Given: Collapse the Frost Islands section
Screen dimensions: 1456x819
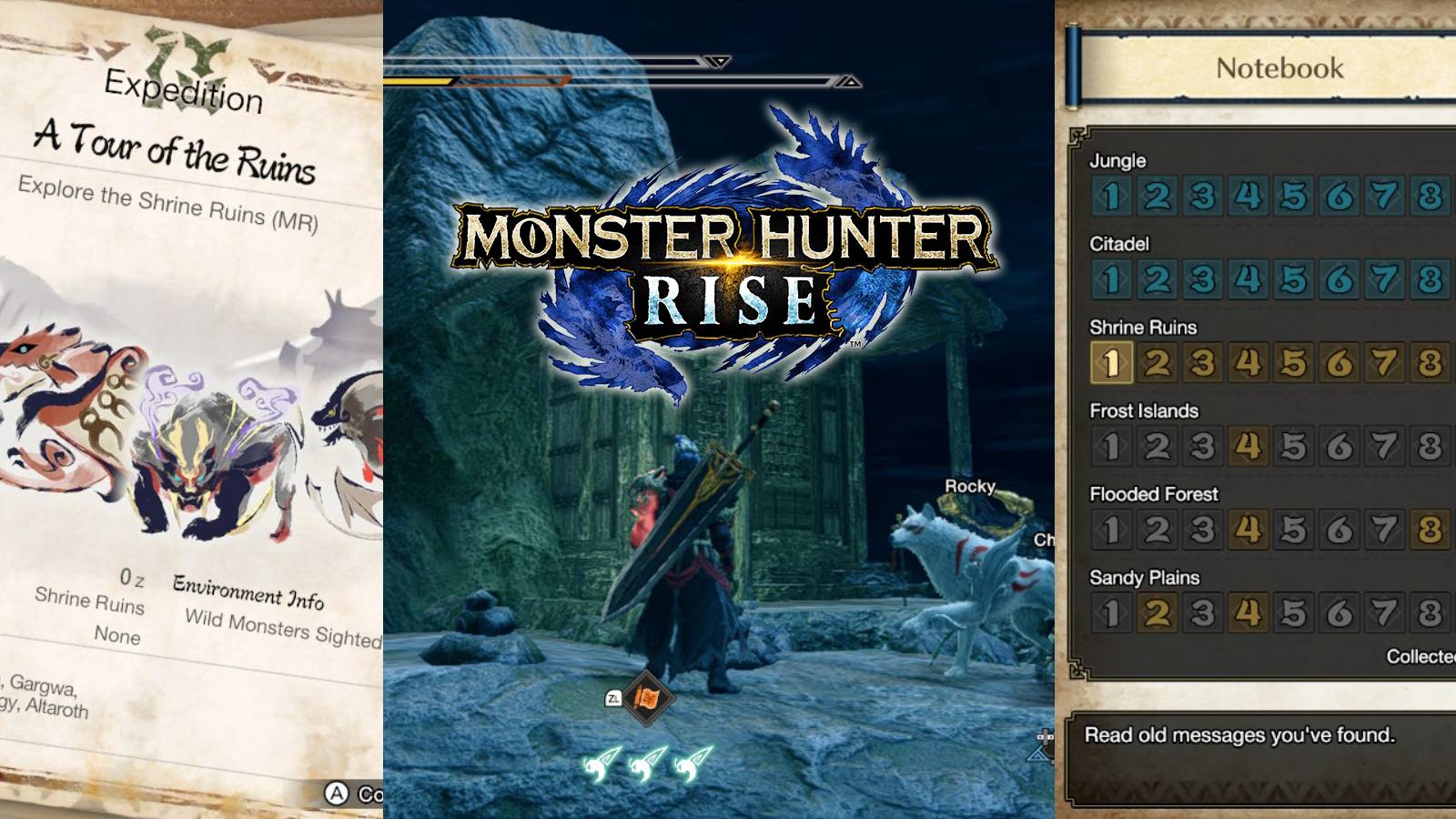Looking at the screenshot, I should (1143, 411).
